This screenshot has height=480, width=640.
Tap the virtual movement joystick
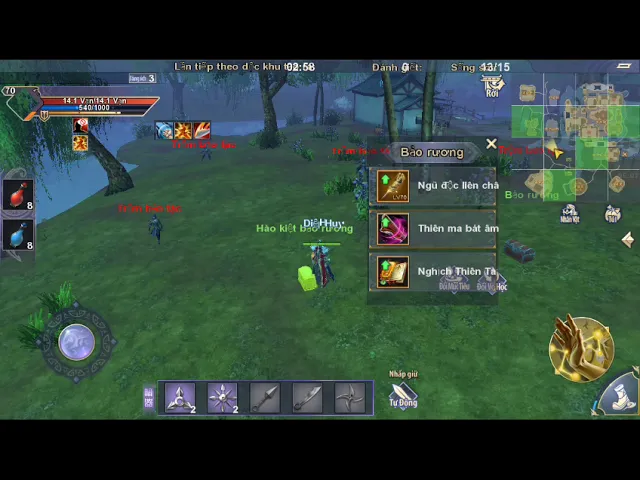[x=76, y=343]
